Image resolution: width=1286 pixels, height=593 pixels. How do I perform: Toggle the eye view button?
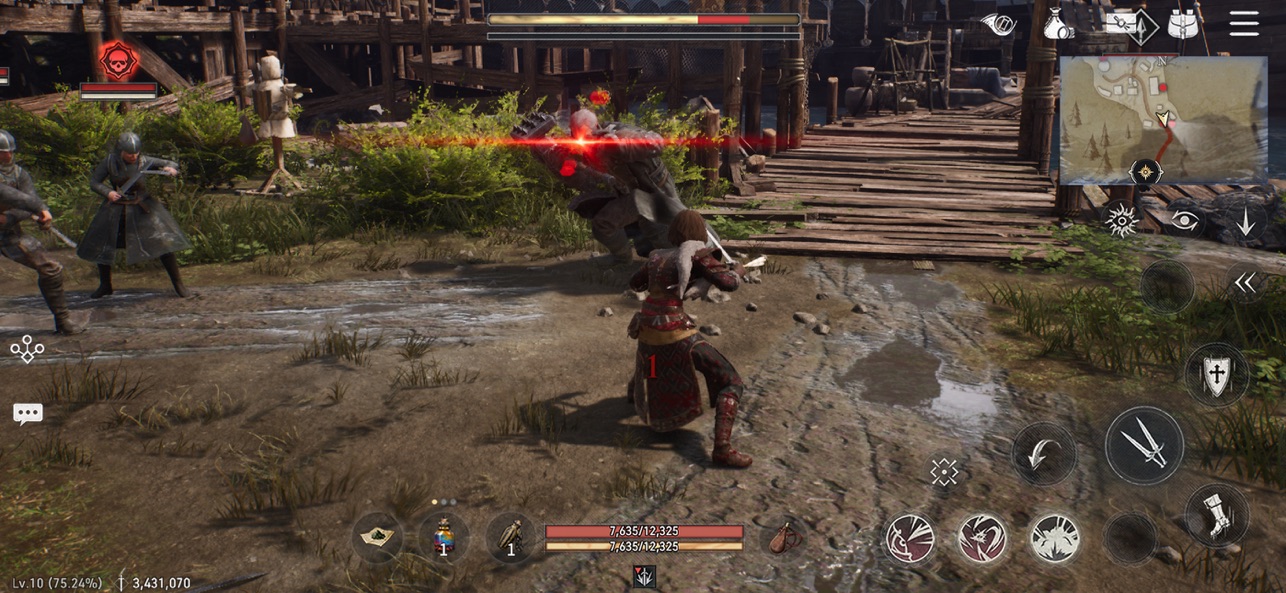pos(1184,222)
